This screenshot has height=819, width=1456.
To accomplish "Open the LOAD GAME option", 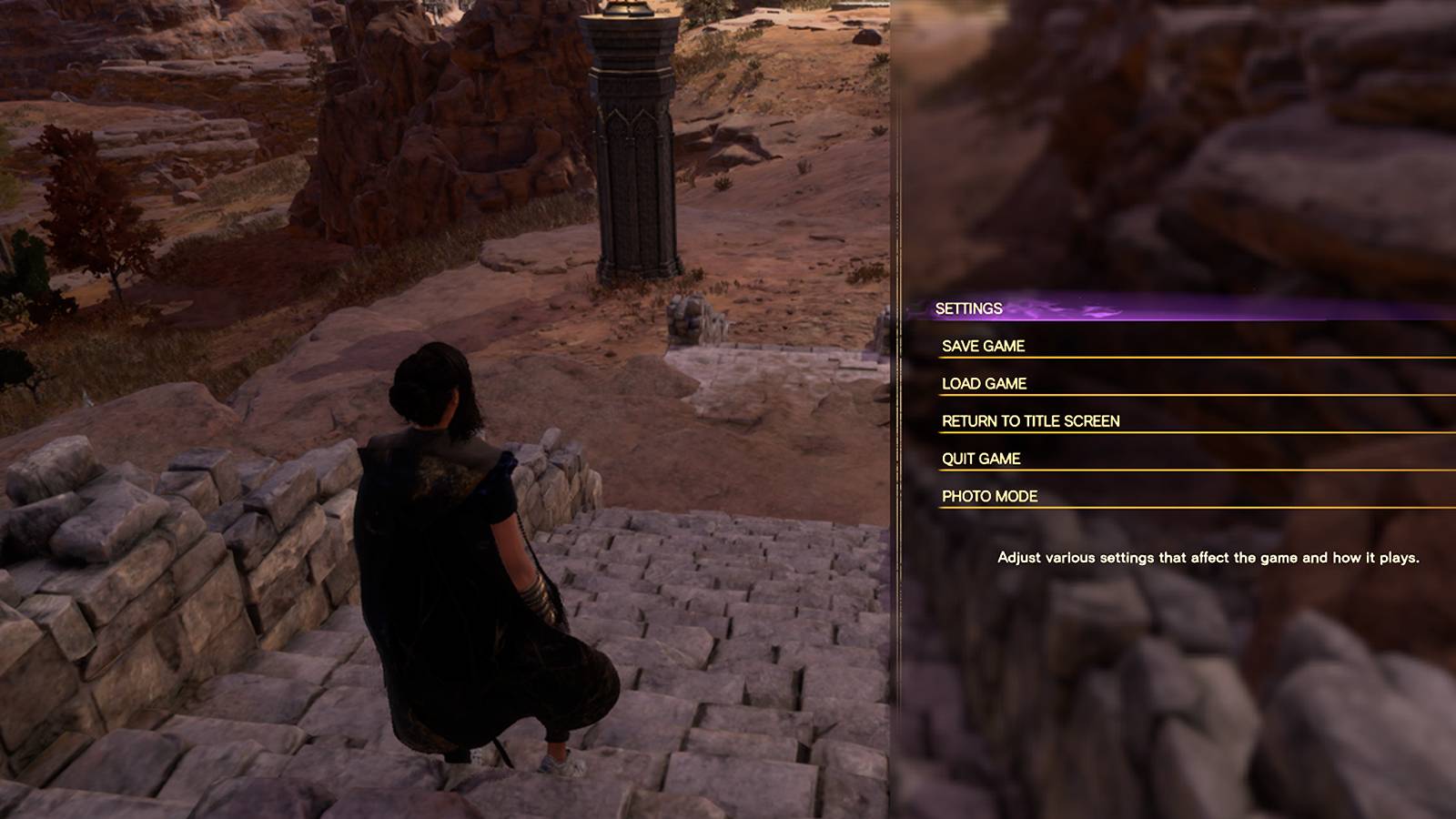I will (x=984, y=384).
